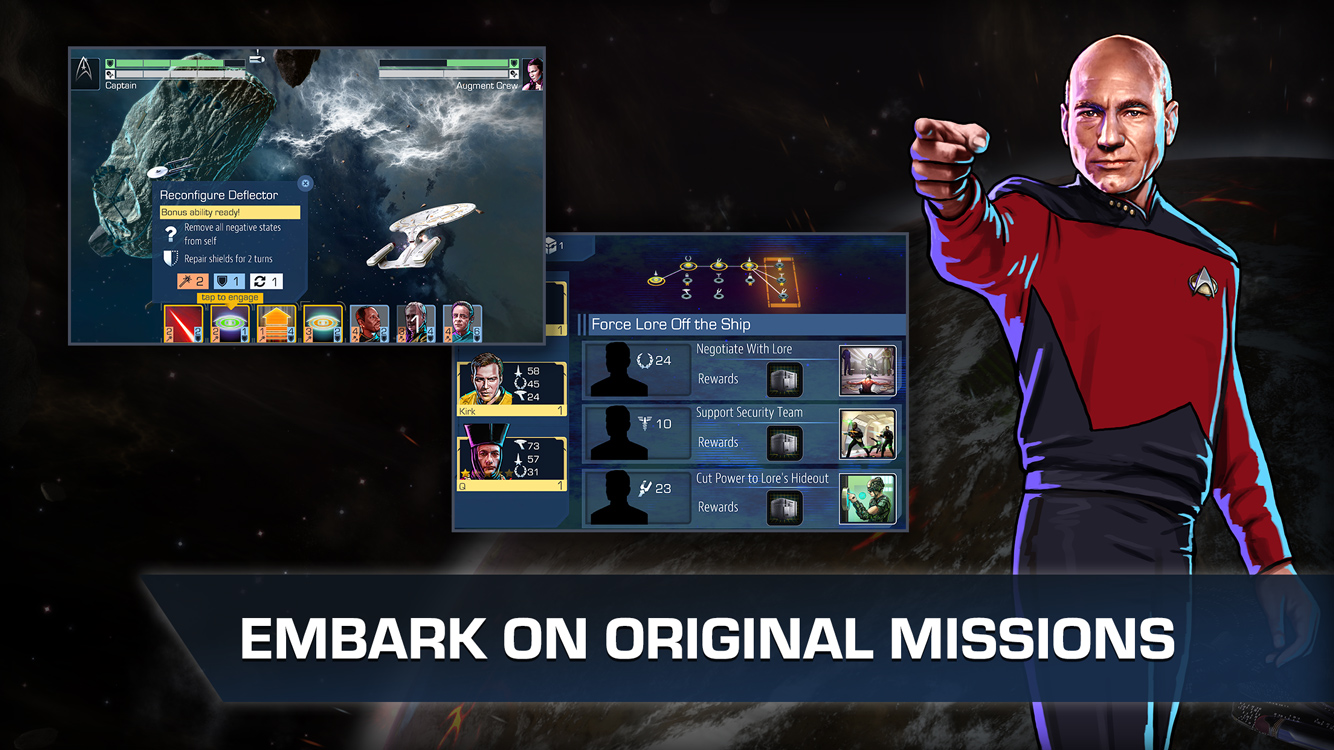Click the Rewards crate for Negotiate With Lore
1334x750 pixels.
784,380
